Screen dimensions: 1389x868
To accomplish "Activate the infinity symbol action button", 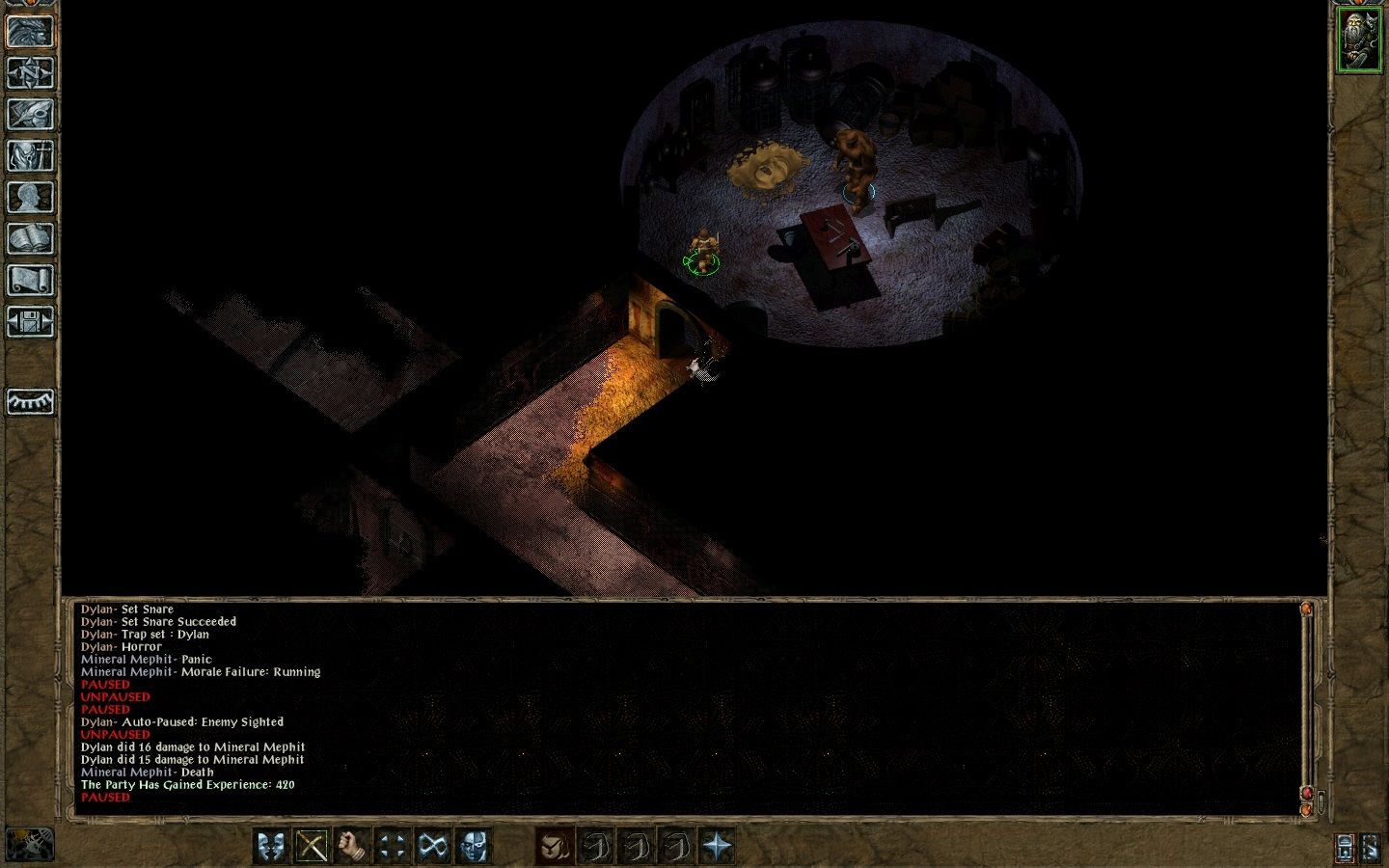I will [x=433, y=847].
